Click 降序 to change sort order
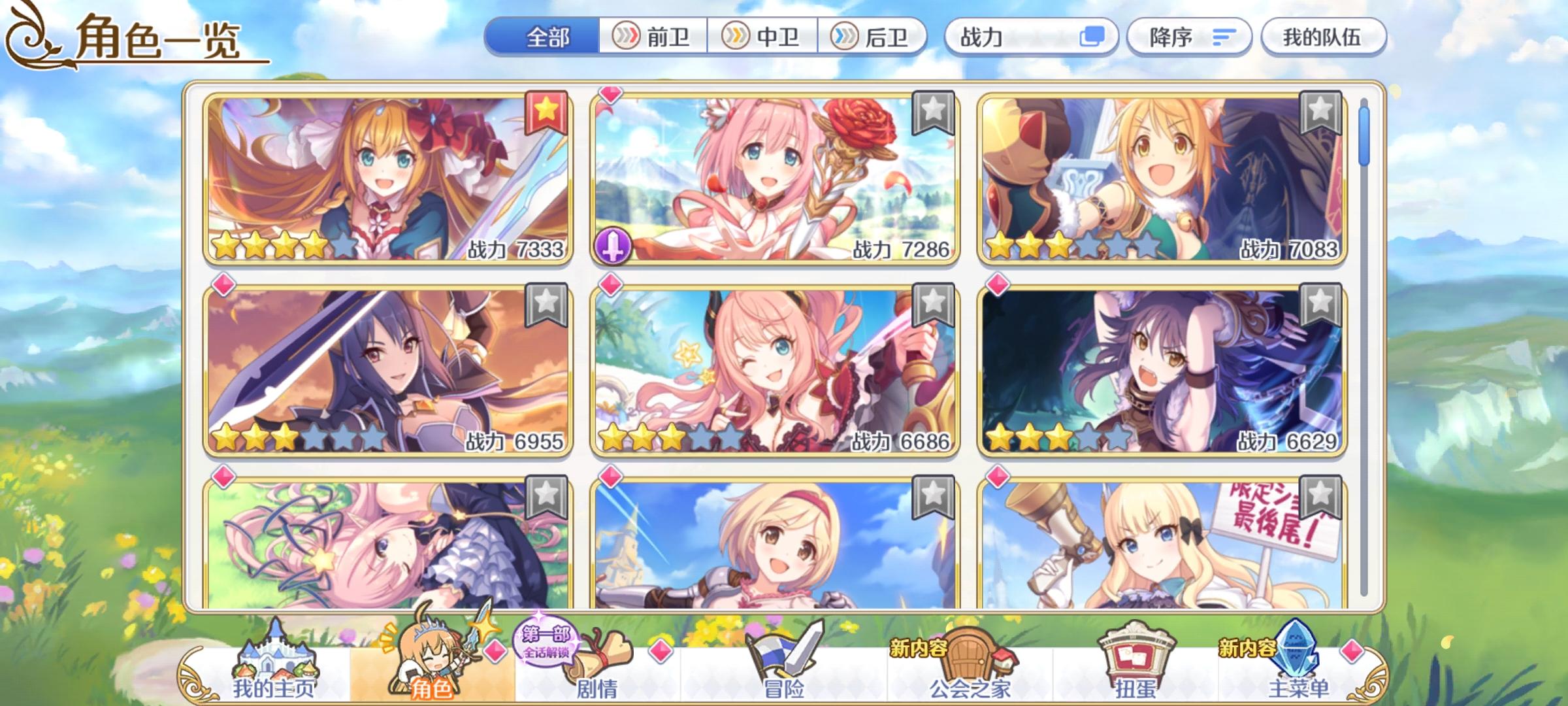 (1189, 37)
